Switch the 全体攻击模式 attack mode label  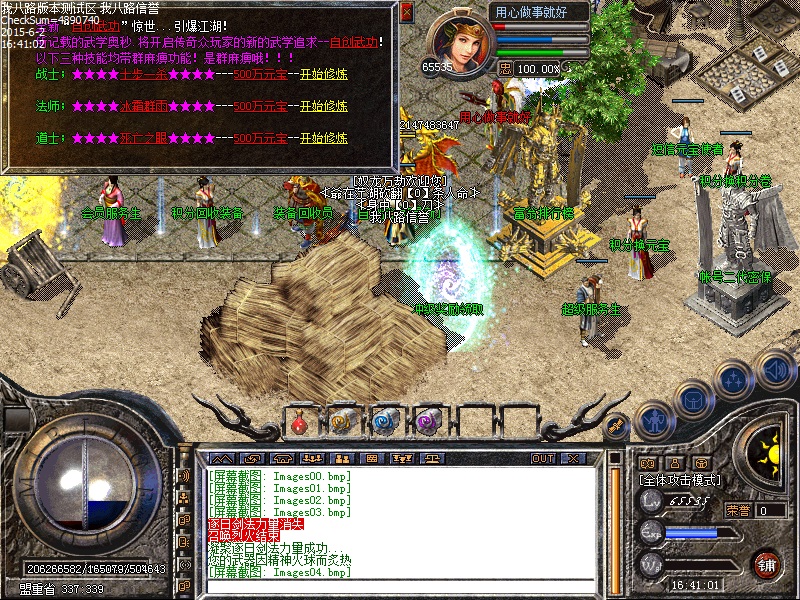click(x=680, y=480)
